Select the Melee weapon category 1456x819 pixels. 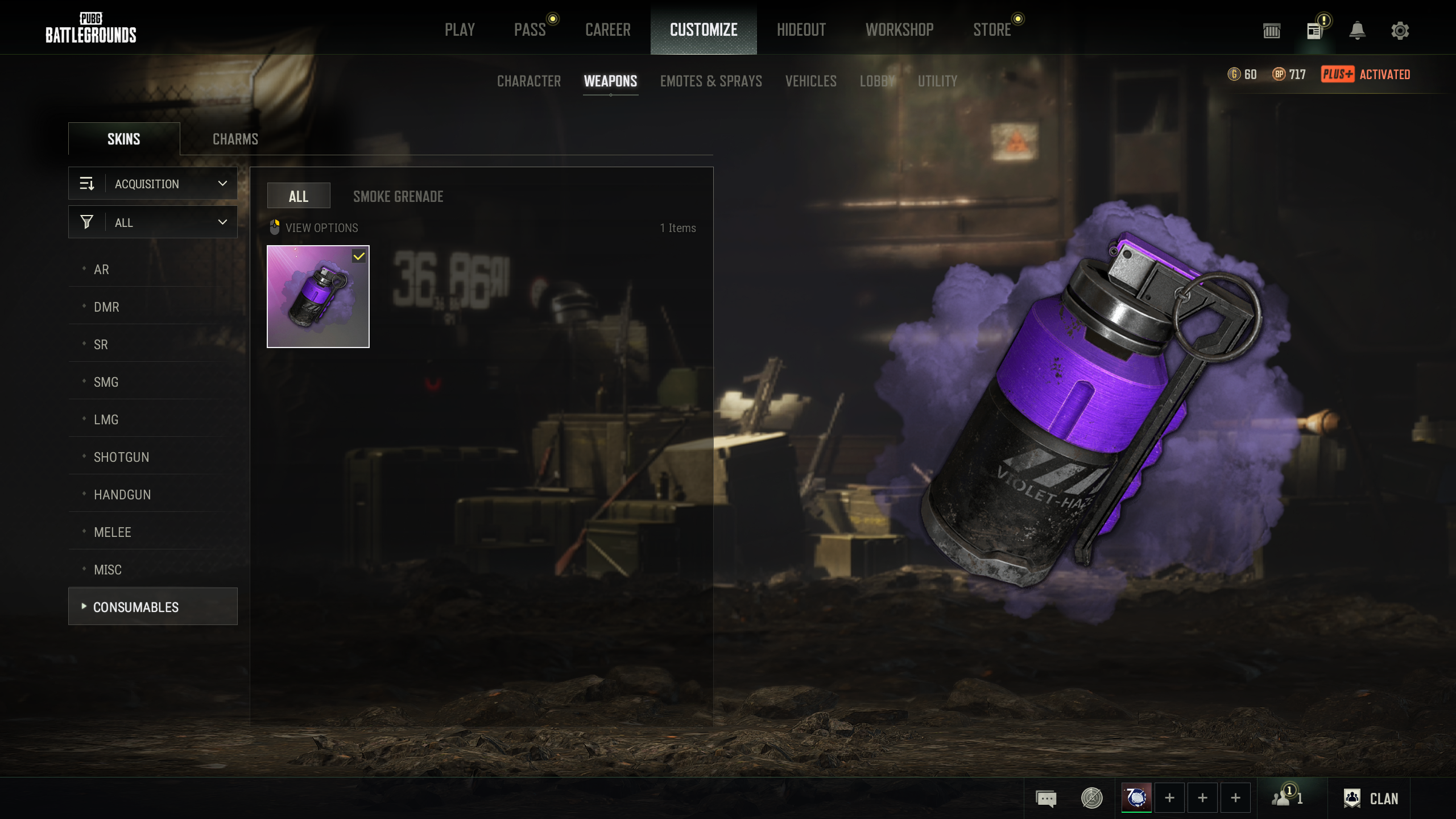click(x=113, y=532)
